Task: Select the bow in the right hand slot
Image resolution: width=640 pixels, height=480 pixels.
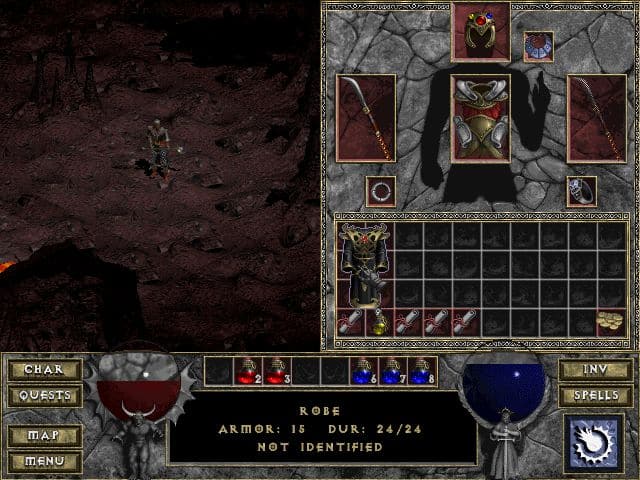Action: coord(596,117)
